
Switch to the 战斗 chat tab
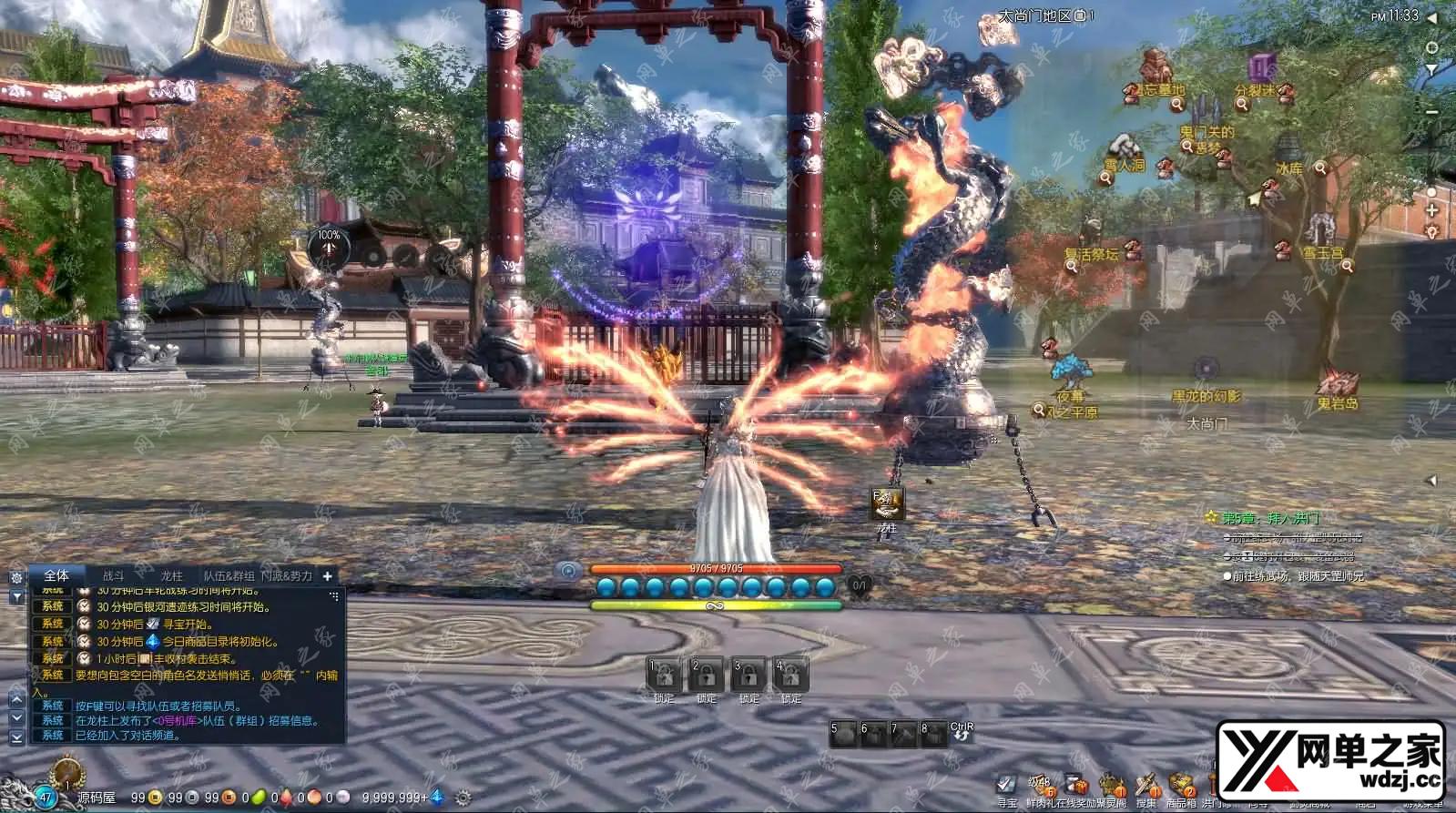pos(113,575)
